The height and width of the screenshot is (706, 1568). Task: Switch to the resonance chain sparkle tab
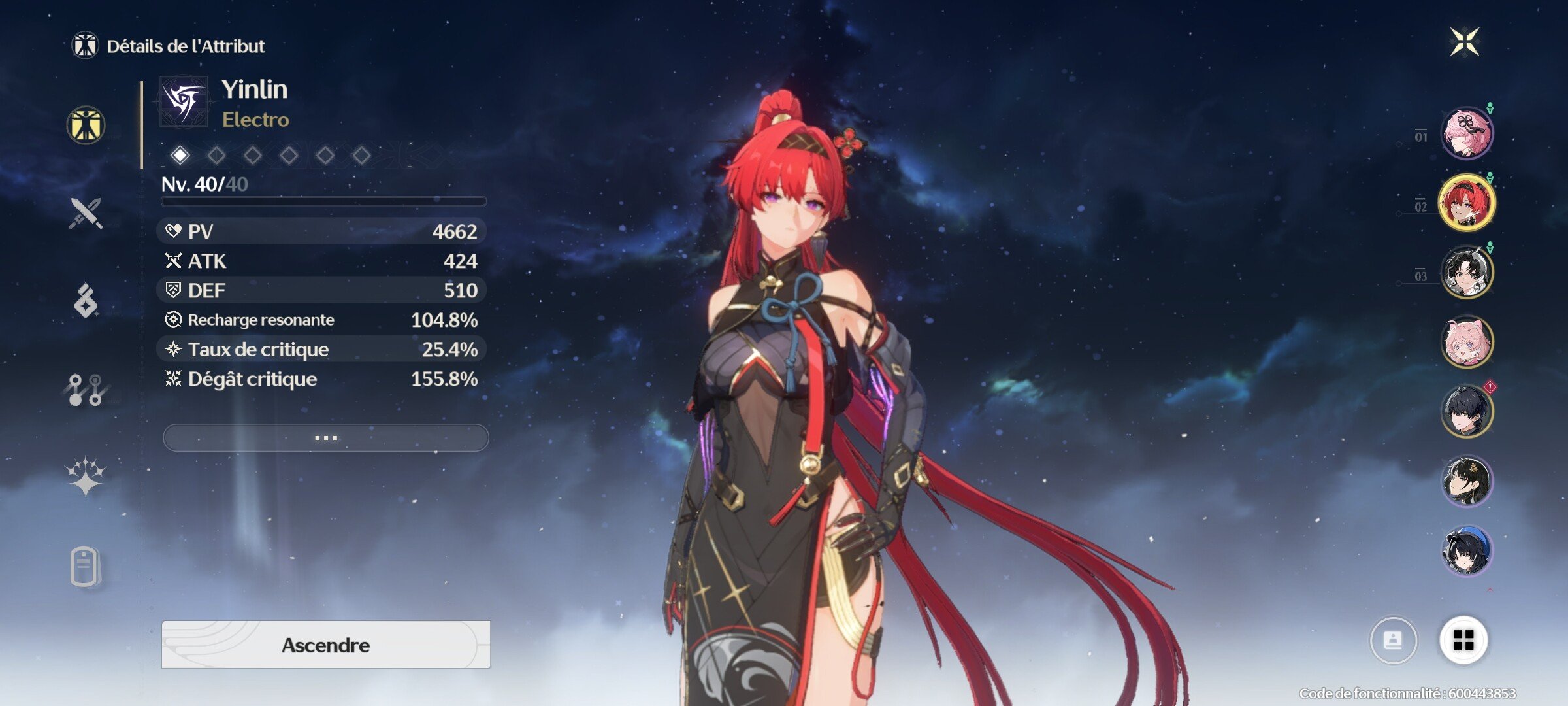86,477
